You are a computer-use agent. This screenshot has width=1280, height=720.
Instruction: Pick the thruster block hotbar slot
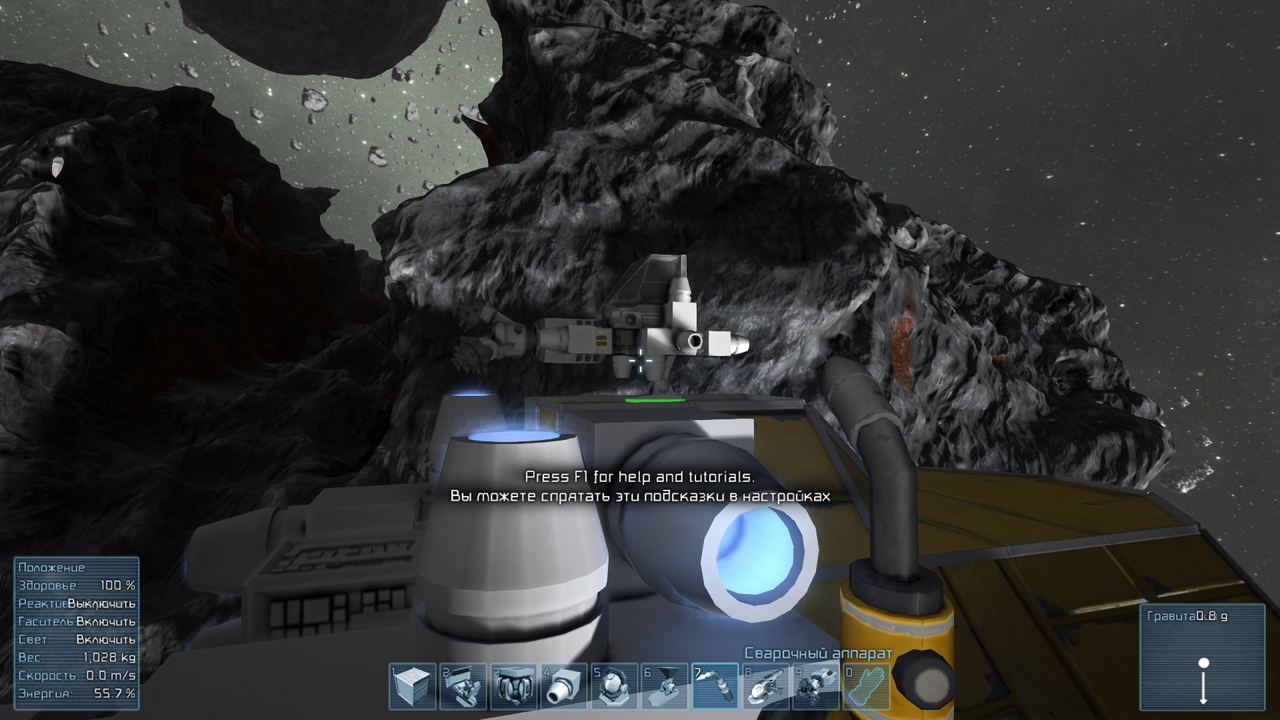564,687
